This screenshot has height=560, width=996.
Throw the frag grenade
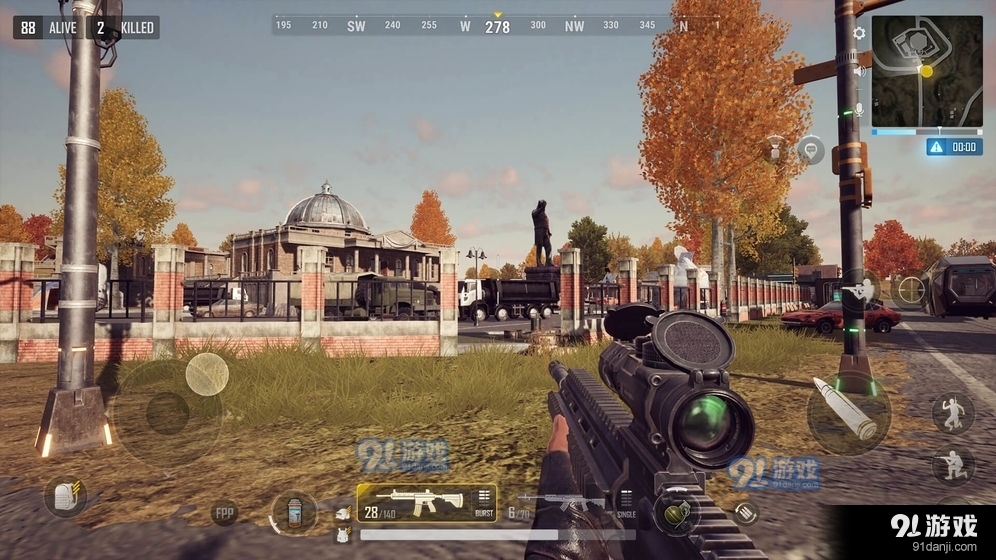coord(676,513)
